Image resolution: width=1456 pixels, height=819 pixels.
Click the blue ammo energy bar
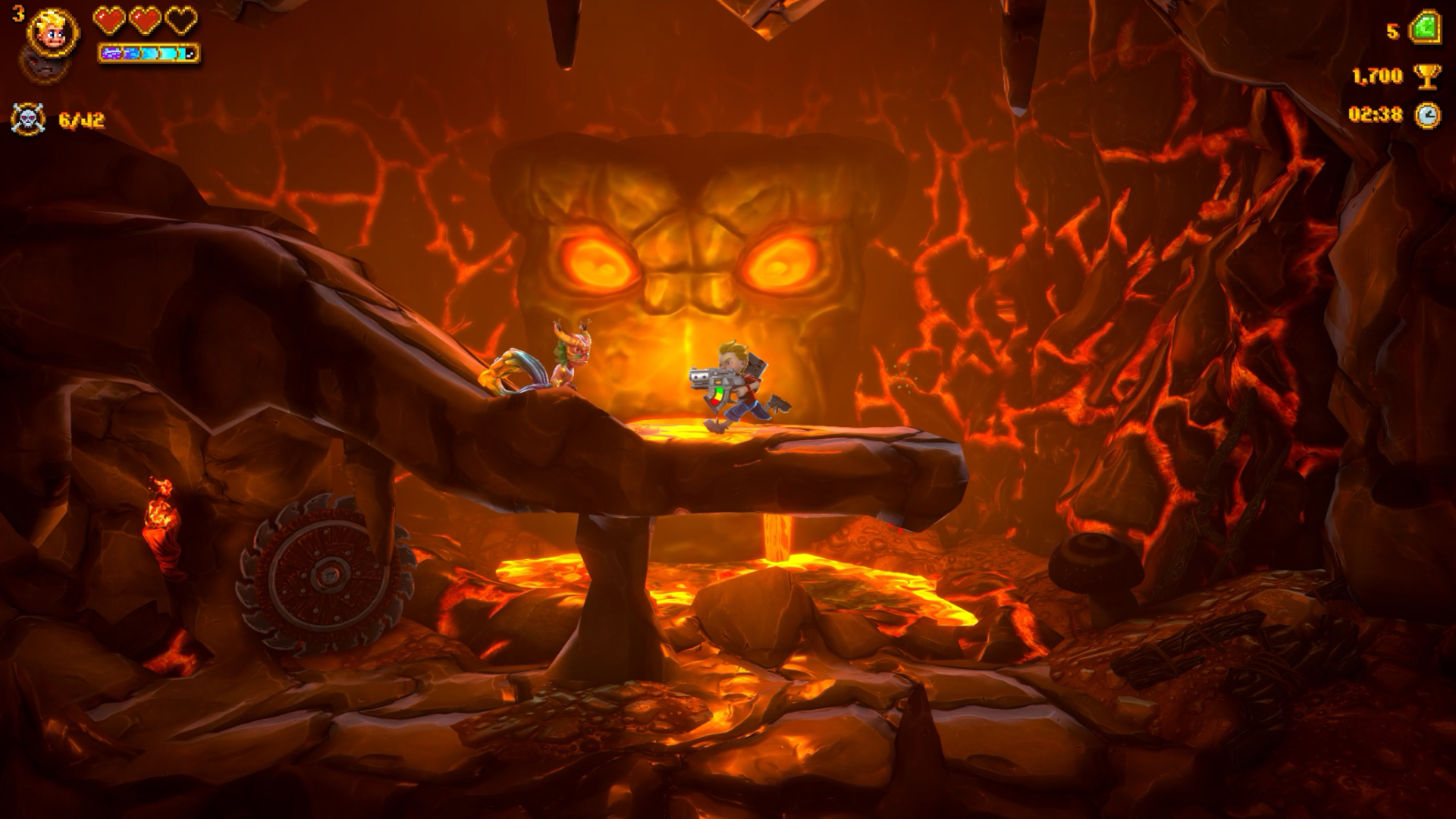pyautogui.click(x=148, y=54)
